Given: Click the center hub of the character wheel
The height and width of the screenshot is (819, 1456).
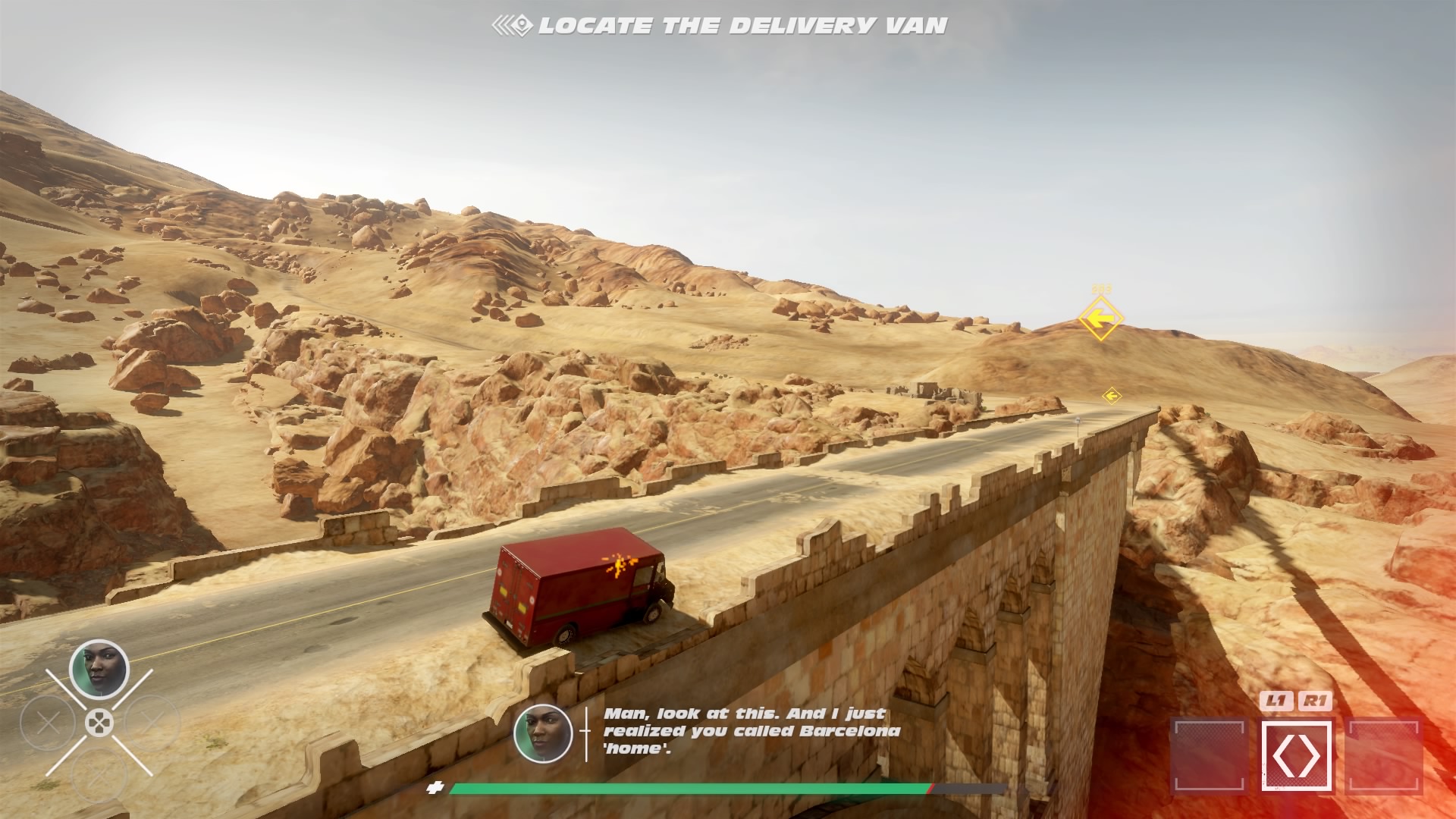Looking at the screenshot, I should click(99, 723).
